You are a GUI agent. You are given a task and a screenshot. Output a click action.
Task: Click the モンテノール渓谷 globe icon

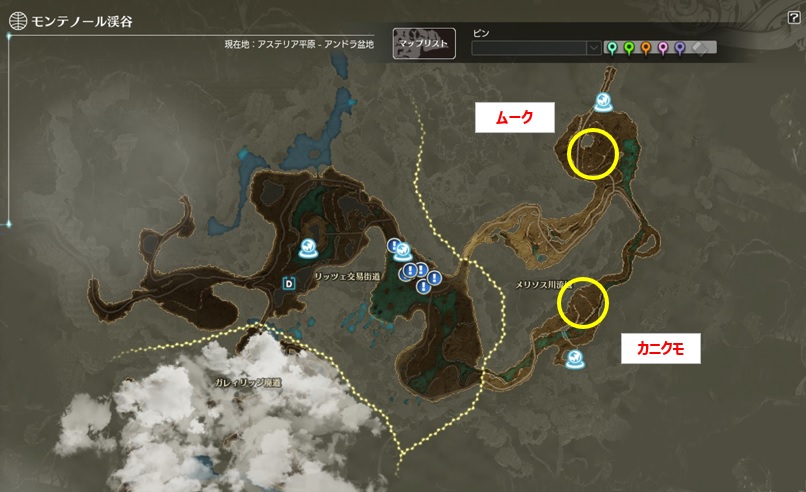click(17, 19)
